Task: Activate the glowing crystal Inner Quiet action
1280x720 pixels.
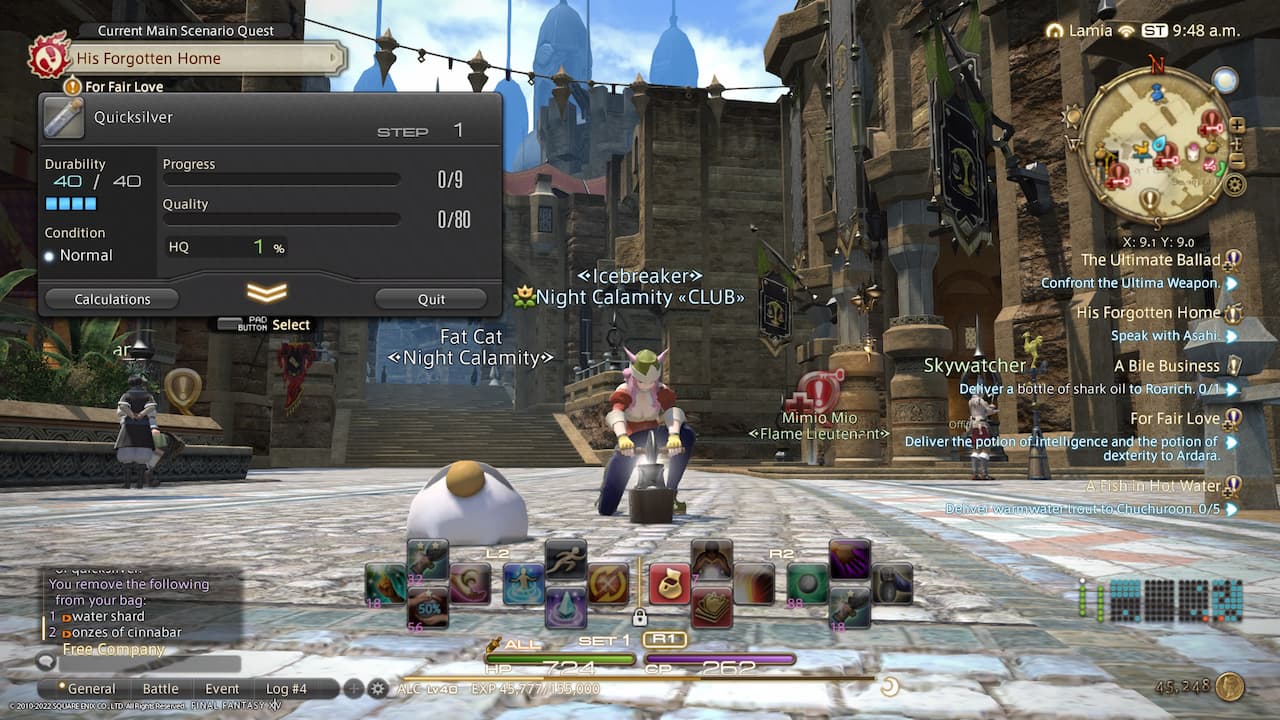Action: click(566, 607)
